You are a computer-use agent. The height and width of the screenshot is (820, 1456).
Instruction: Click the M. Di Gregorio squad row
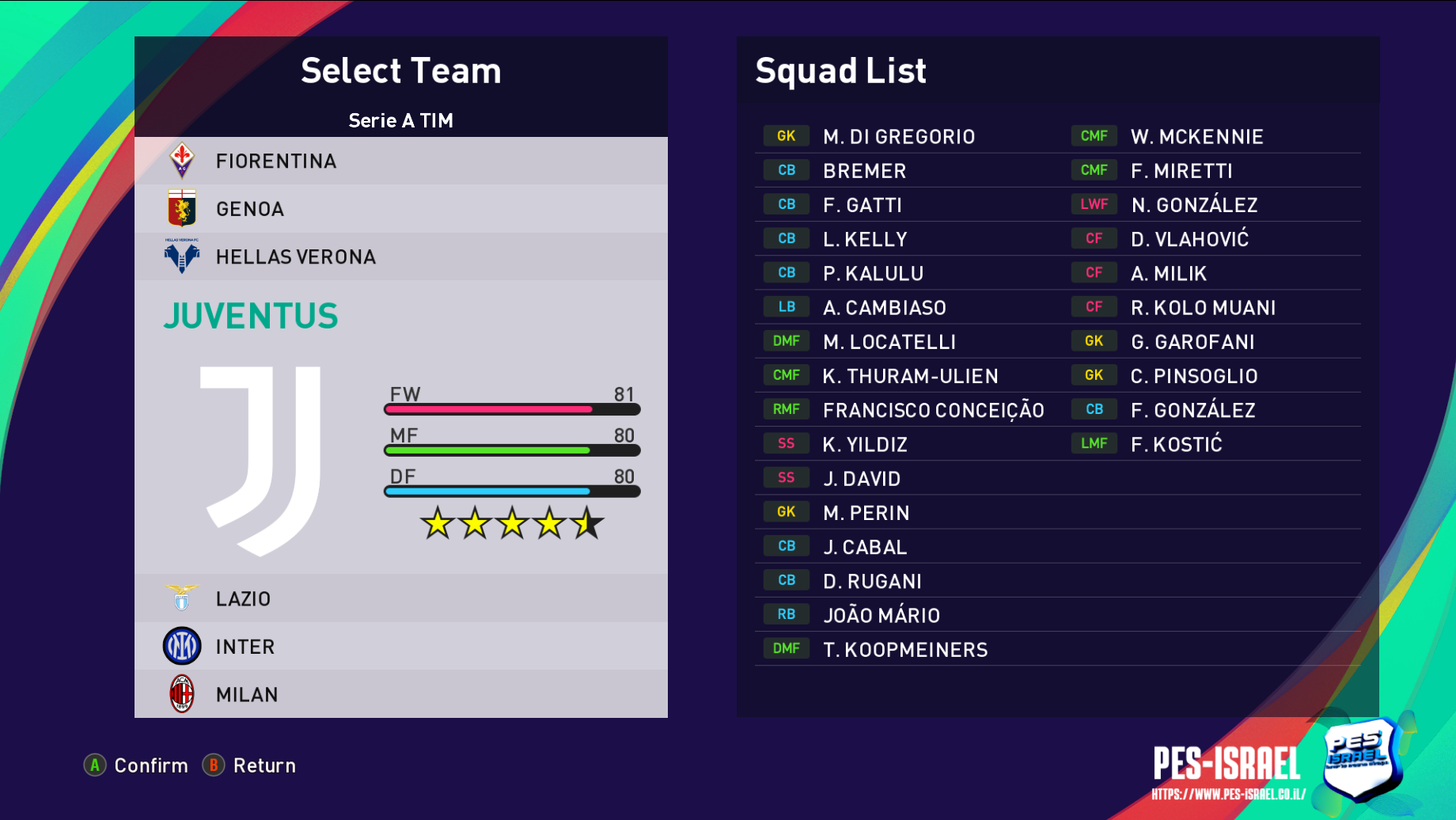(898, 137)
